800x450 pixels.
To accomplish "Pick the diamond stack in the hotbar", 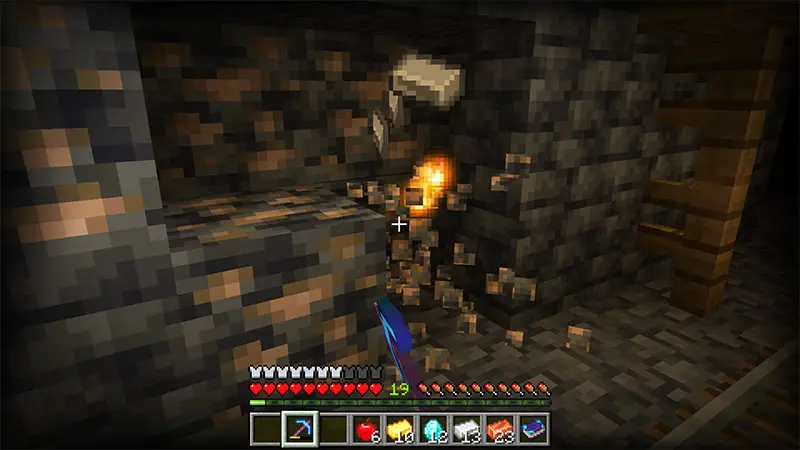I will tap(432, 428).
